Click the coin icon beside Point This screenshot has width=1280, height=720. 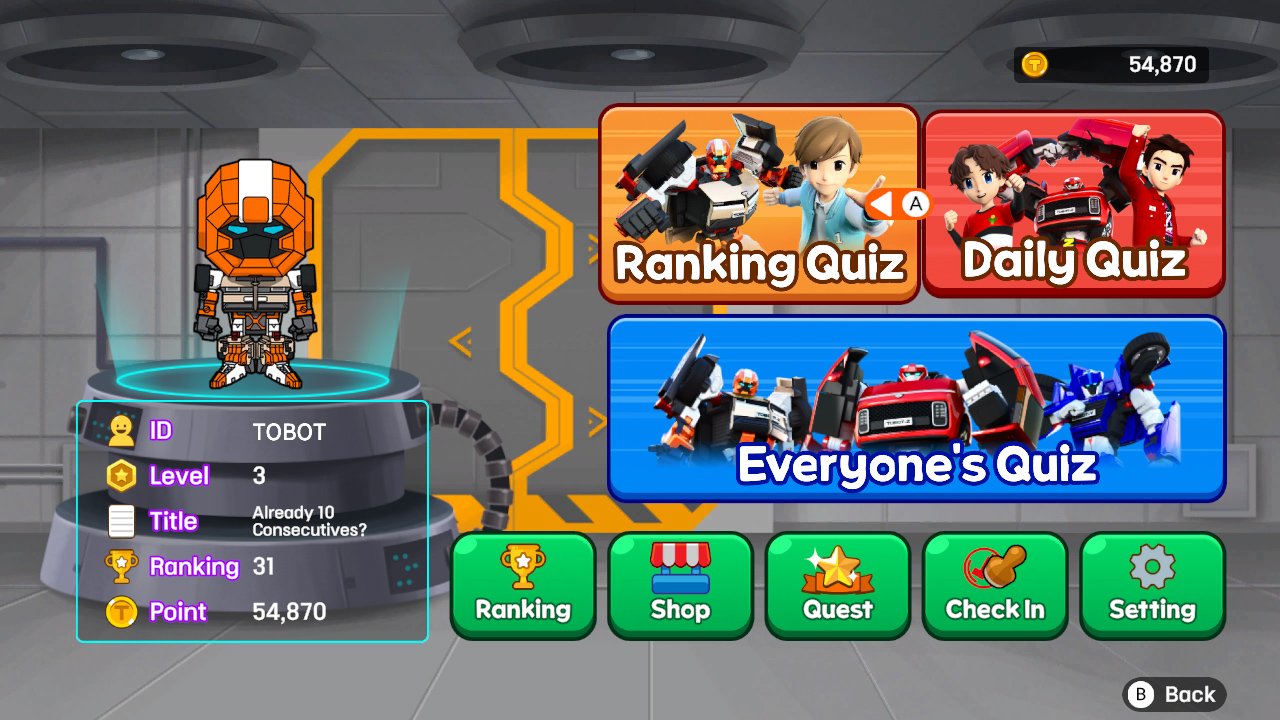click(120, 611)
